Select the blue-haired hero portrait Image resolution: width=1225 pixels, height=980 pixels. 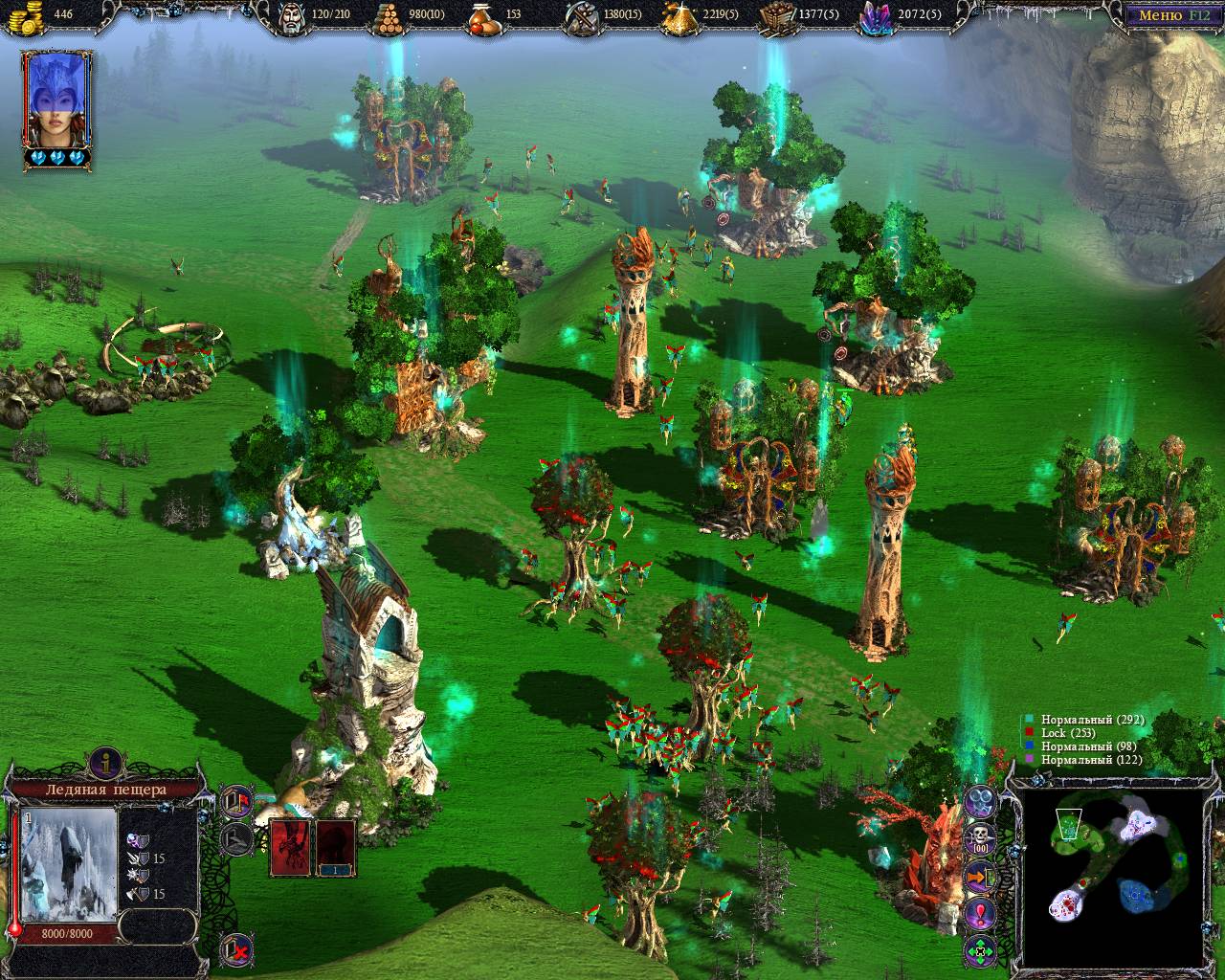coord(57,103)
